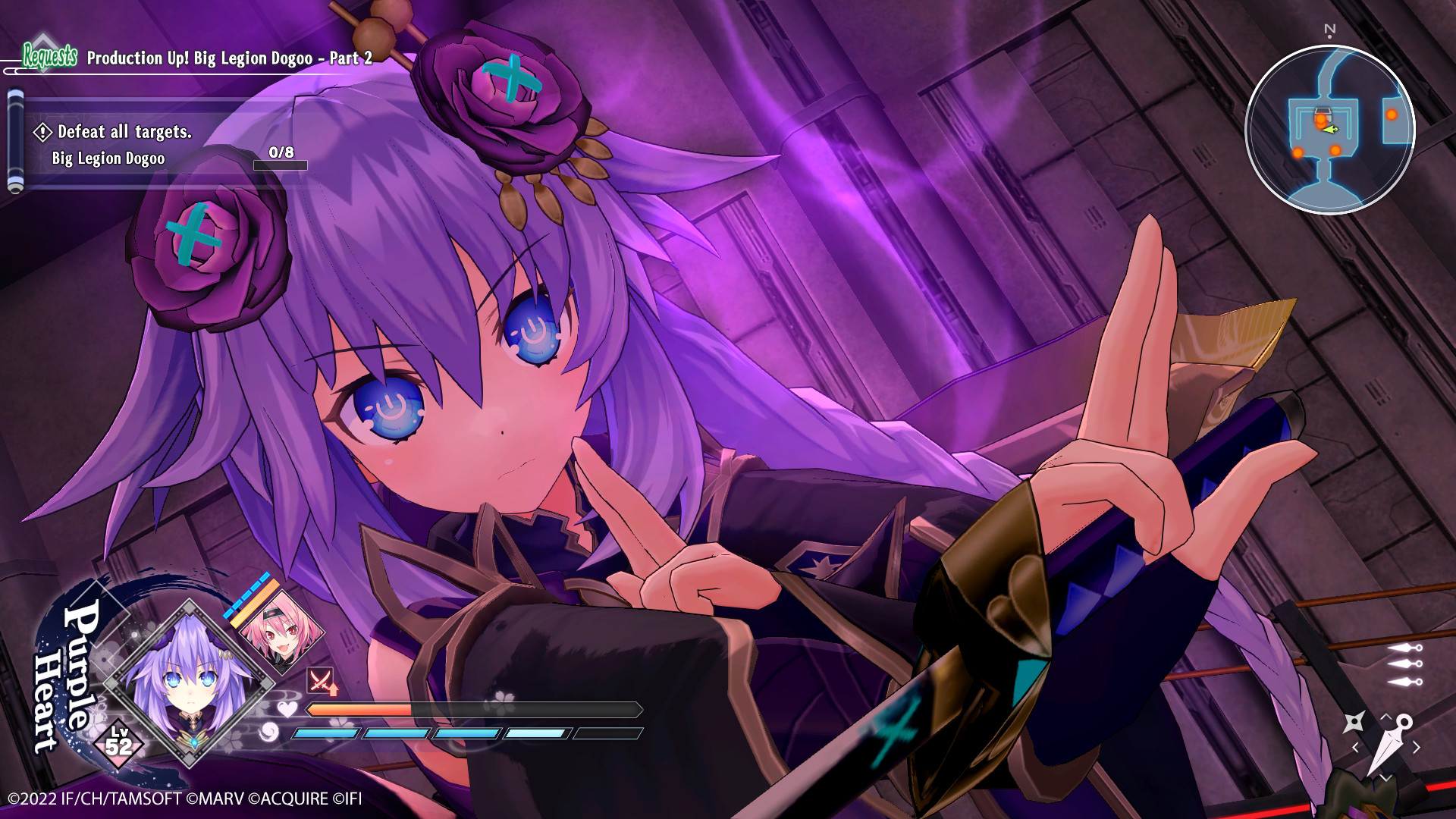Click the diamond objective marker before 'Defeat all targets'
The height and width of the screenshot is (819, 1456).
click(43, 132)
